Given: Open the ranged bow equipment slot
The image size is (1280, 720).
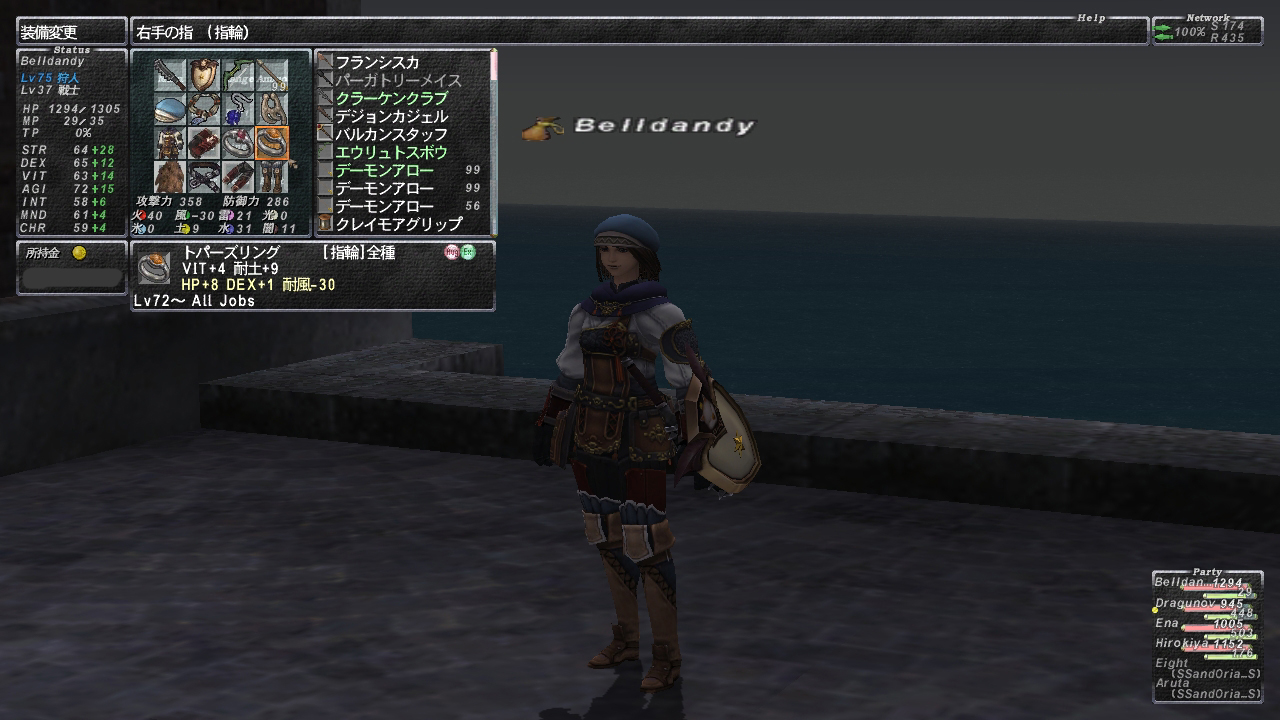Looking at the screenshot, I should (x=238, y=75).
